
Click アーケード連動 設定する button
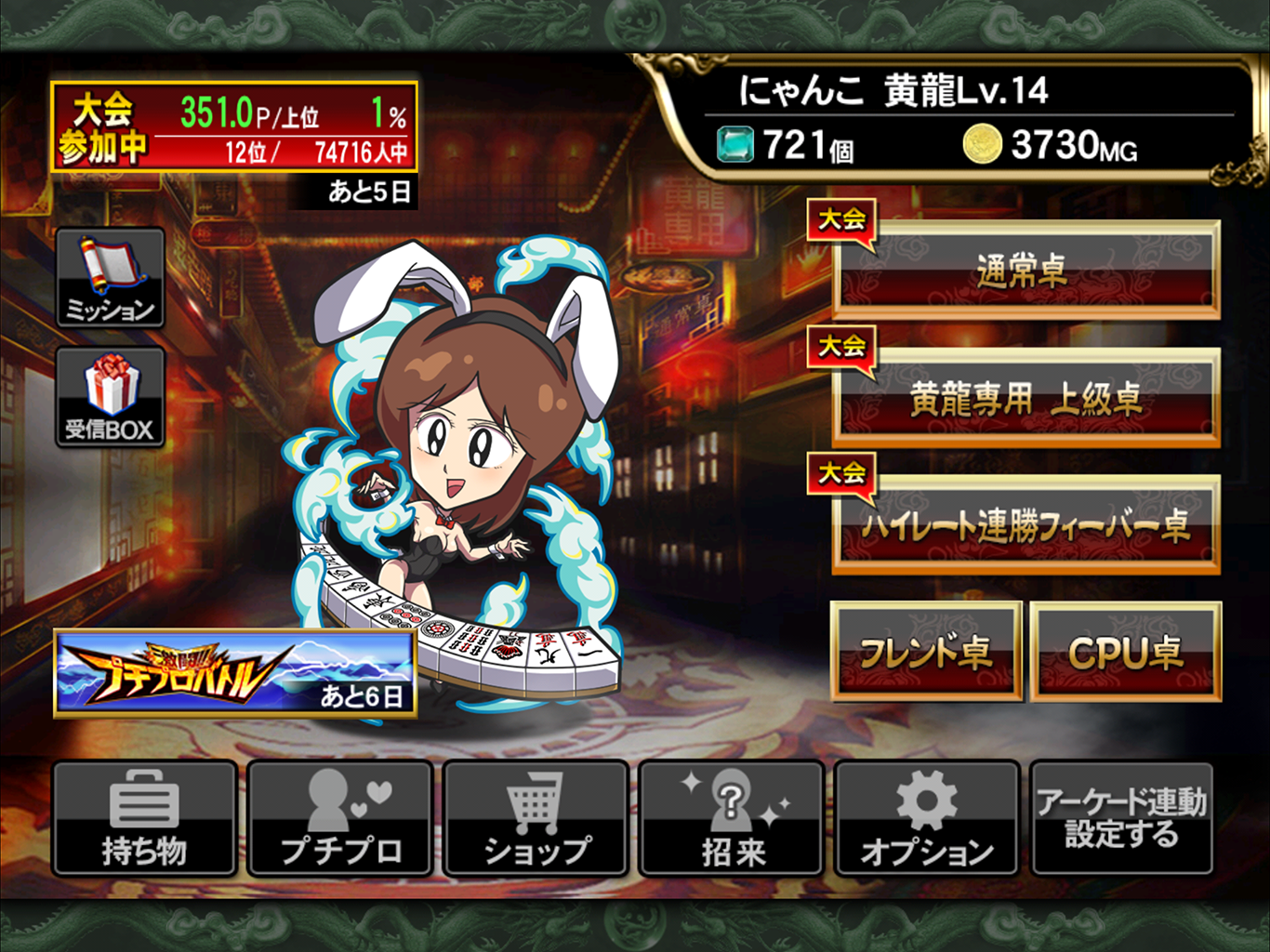pyautogui.click(x=1121, y=818)
